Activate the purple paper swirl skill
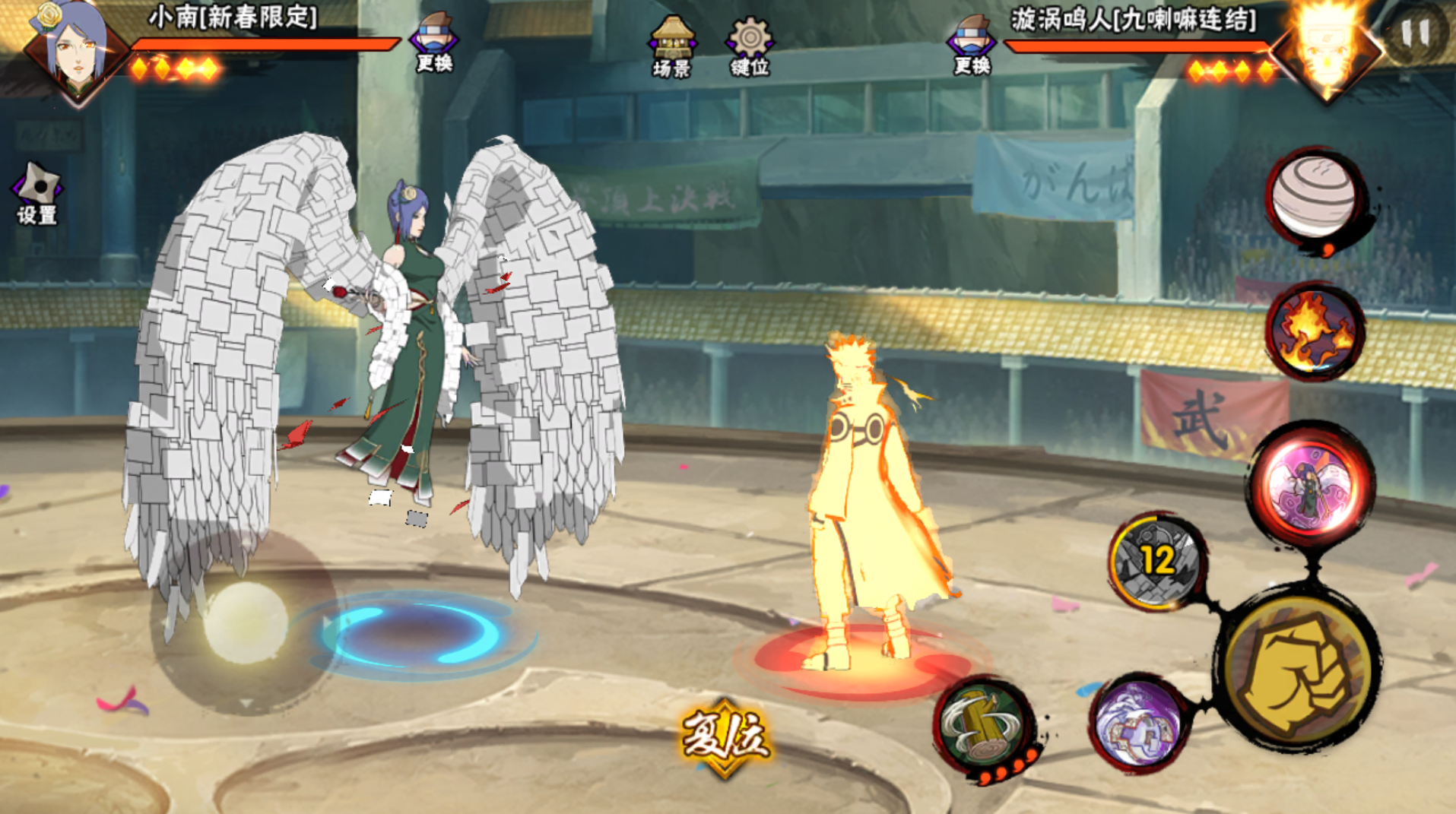The width and height of the screenshot is (1456, 814). point(1137,723)
